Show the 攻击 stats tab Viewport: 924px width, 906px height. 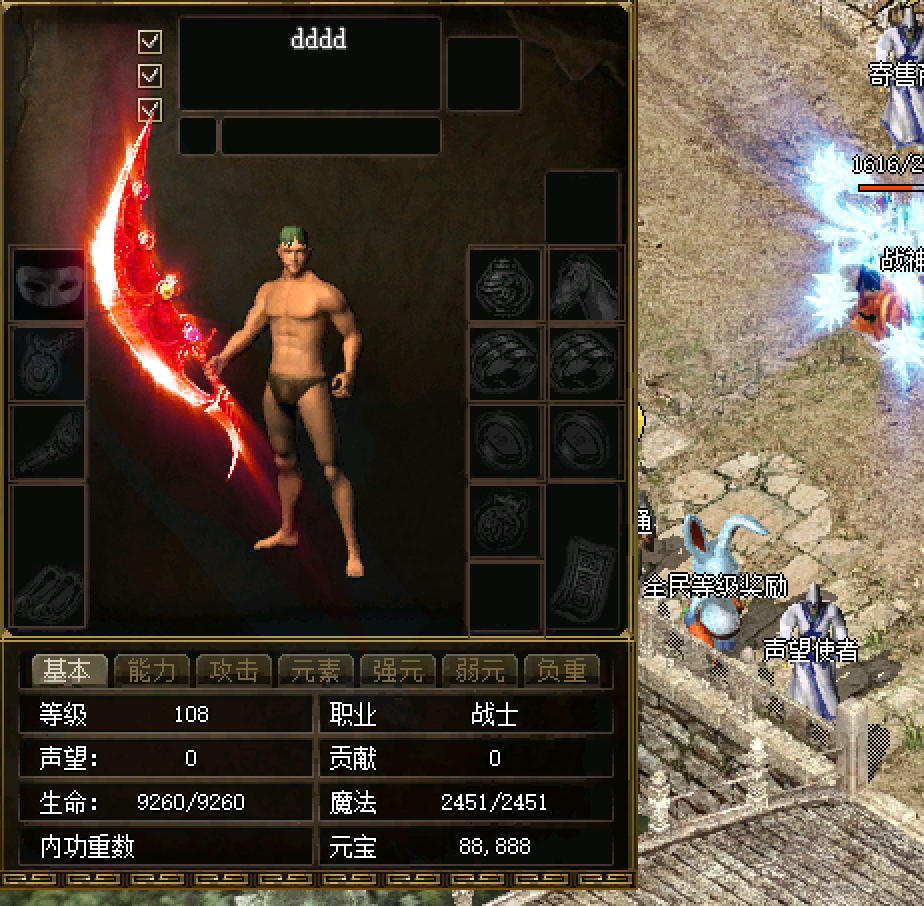click(234, 670)
